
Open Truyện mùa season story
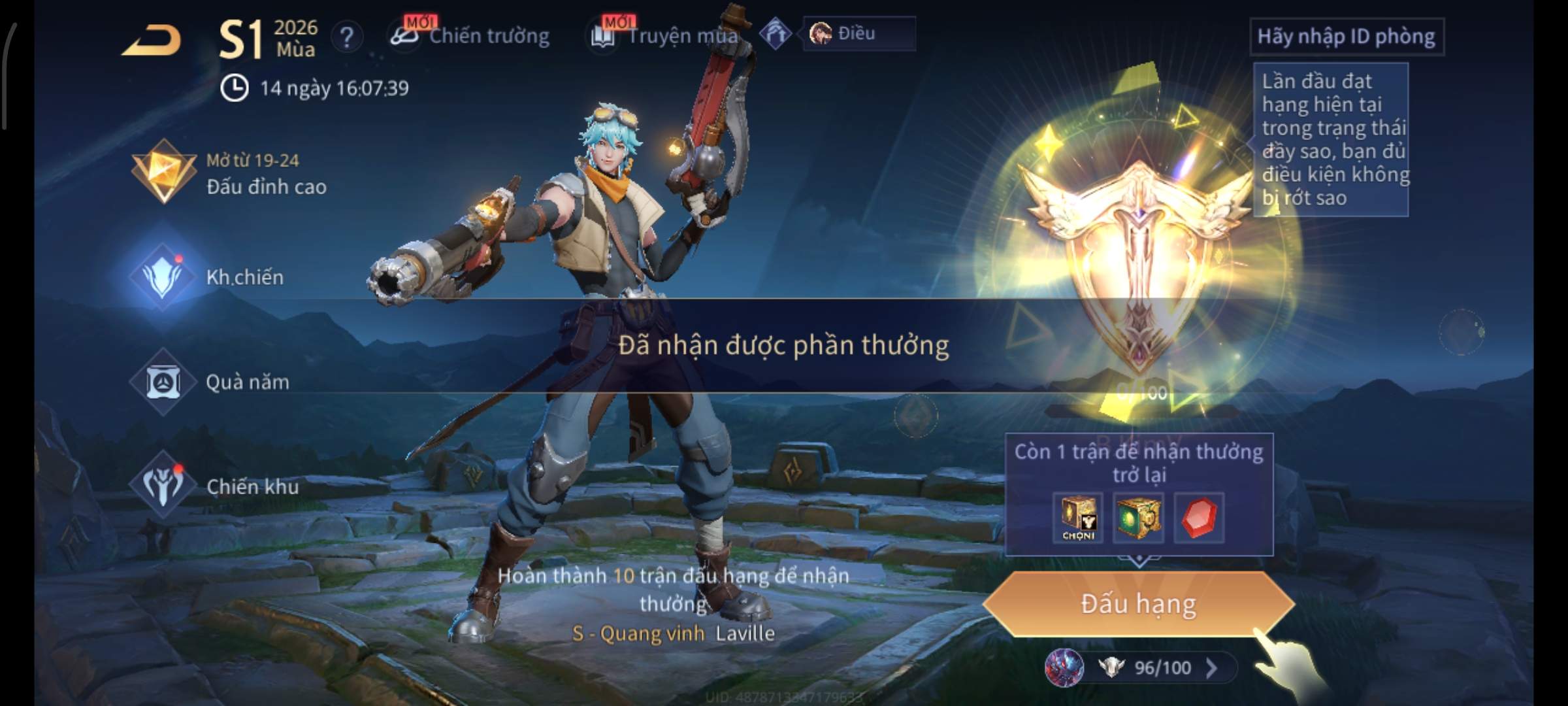pos(666,36)
